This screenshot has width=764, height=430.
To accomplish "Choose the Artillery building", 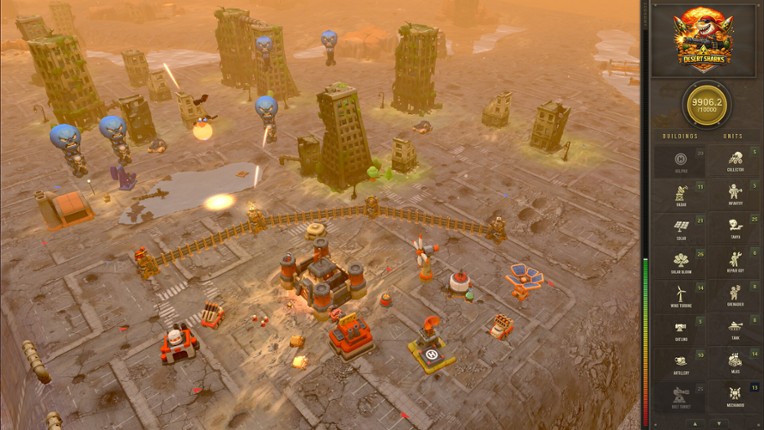I will (680, 363).
